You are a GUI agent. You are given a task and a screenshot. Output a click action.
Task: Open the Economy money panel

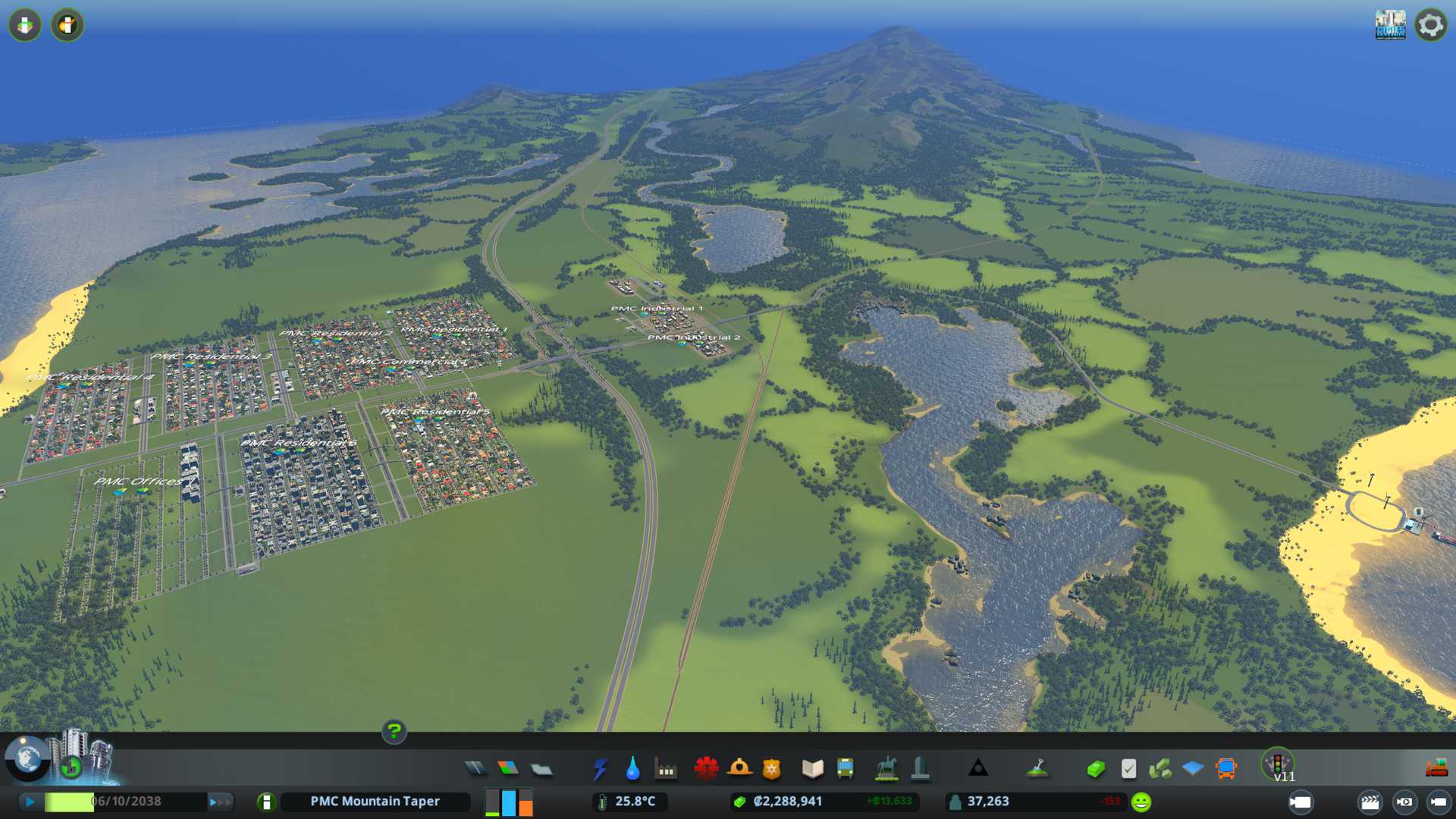(1095, 769)
